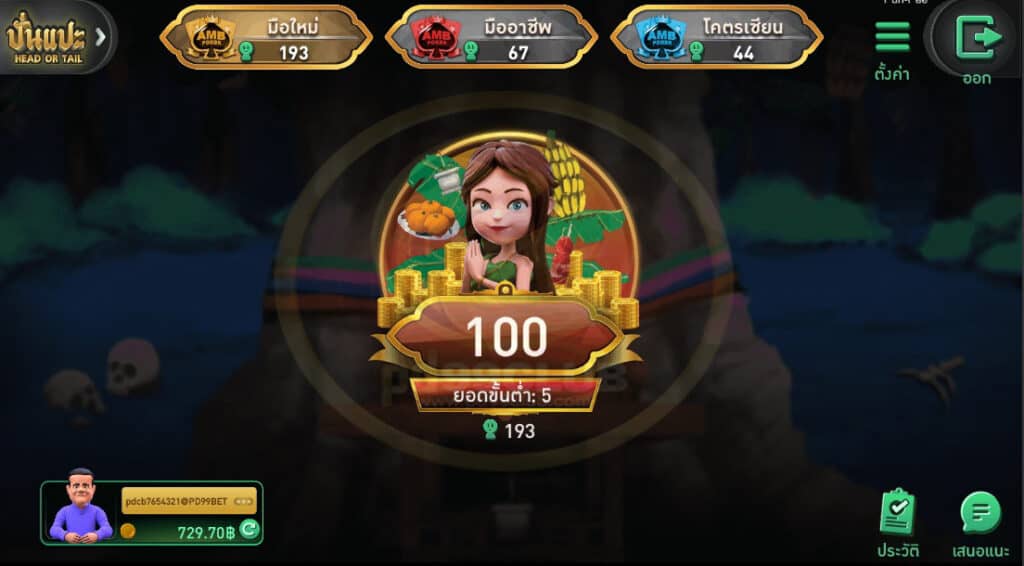1024x566 pixels.
Task: Click the player avatar profile
Action: click(82, 506)
